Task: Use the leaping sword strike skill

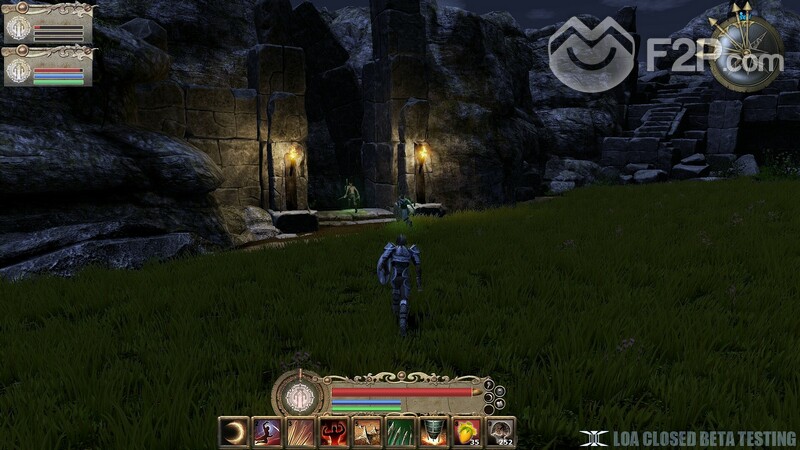Action: pyautogui.click(x=268, y=432)
